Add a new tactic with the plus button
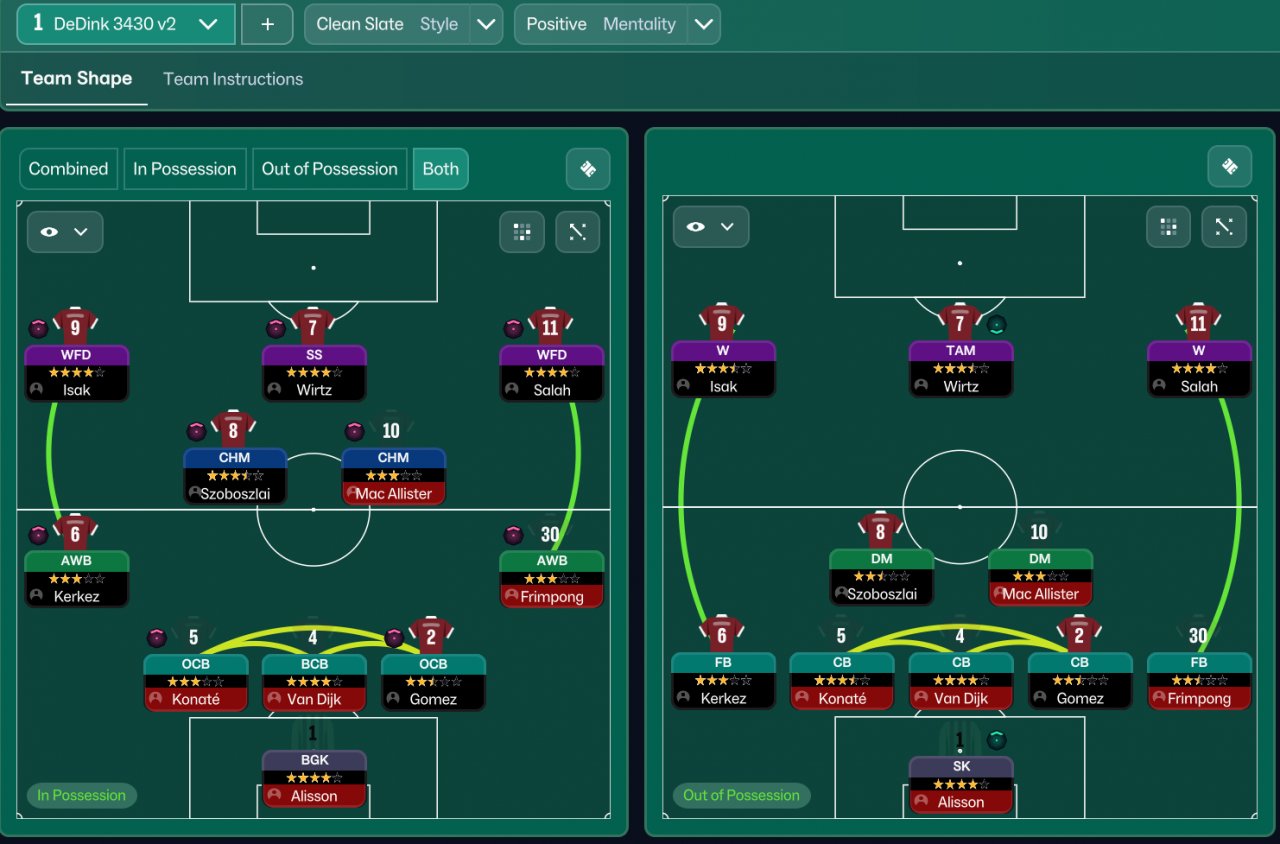The height and width of the screenshot is (844, 1280). pos(267,24)
